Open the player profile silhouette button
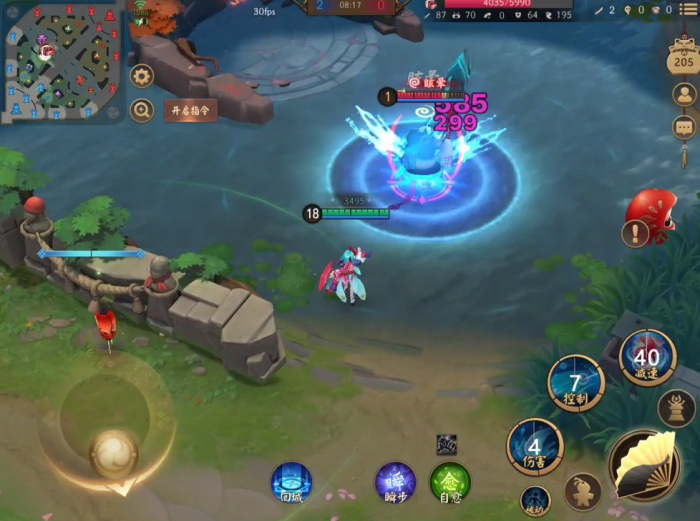The image size is (700, 521). point(684,95)
